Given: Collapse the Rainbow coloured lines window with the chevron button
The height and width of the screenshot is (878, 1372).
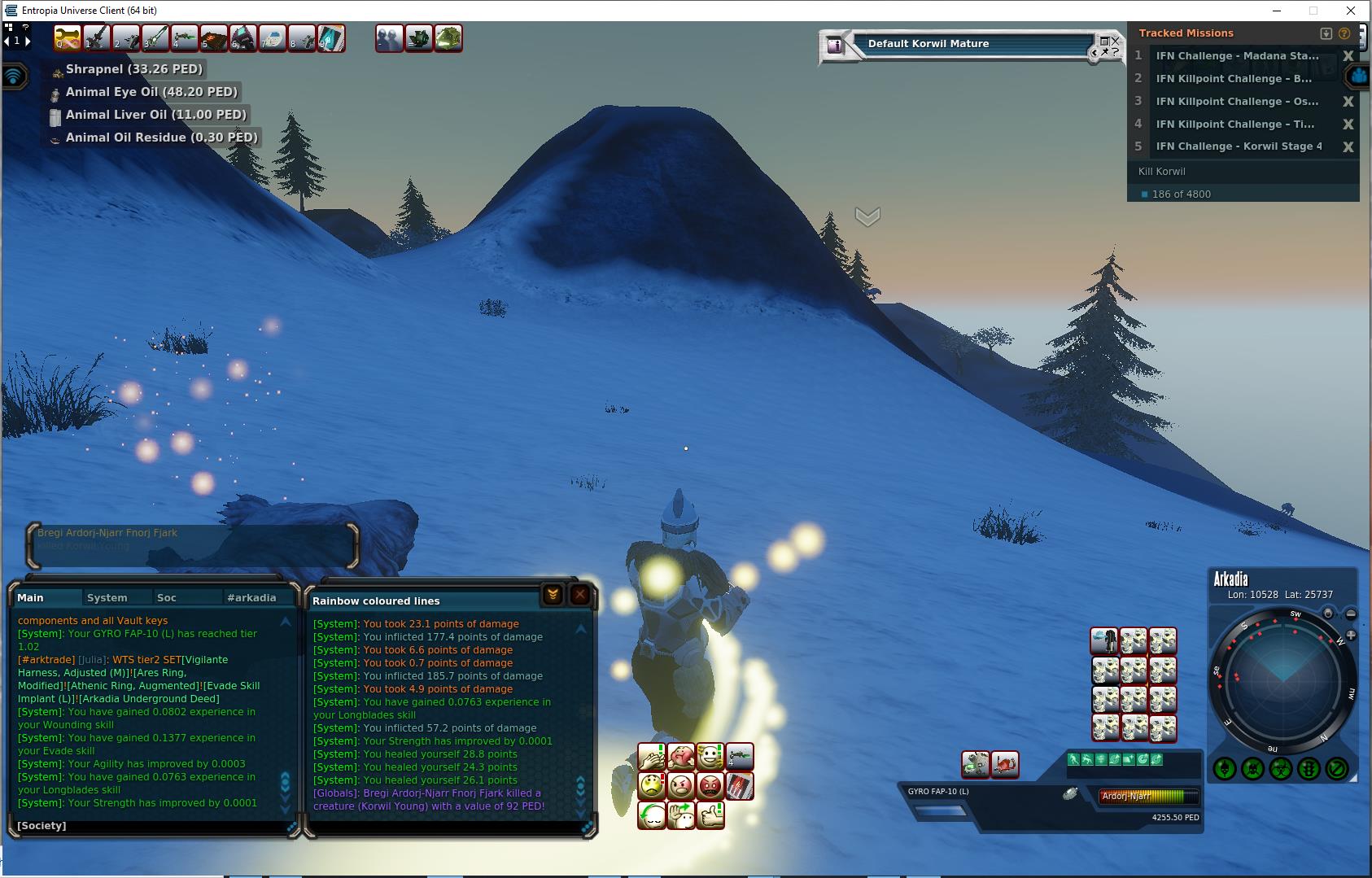Looking at the screenshot, I should [553, 596].
